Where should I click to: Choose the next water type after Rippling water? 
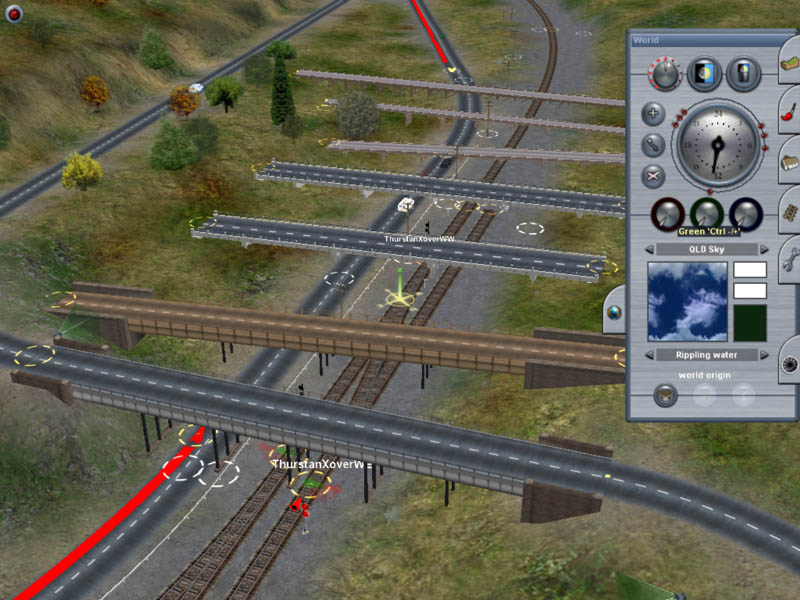point(765,355)
